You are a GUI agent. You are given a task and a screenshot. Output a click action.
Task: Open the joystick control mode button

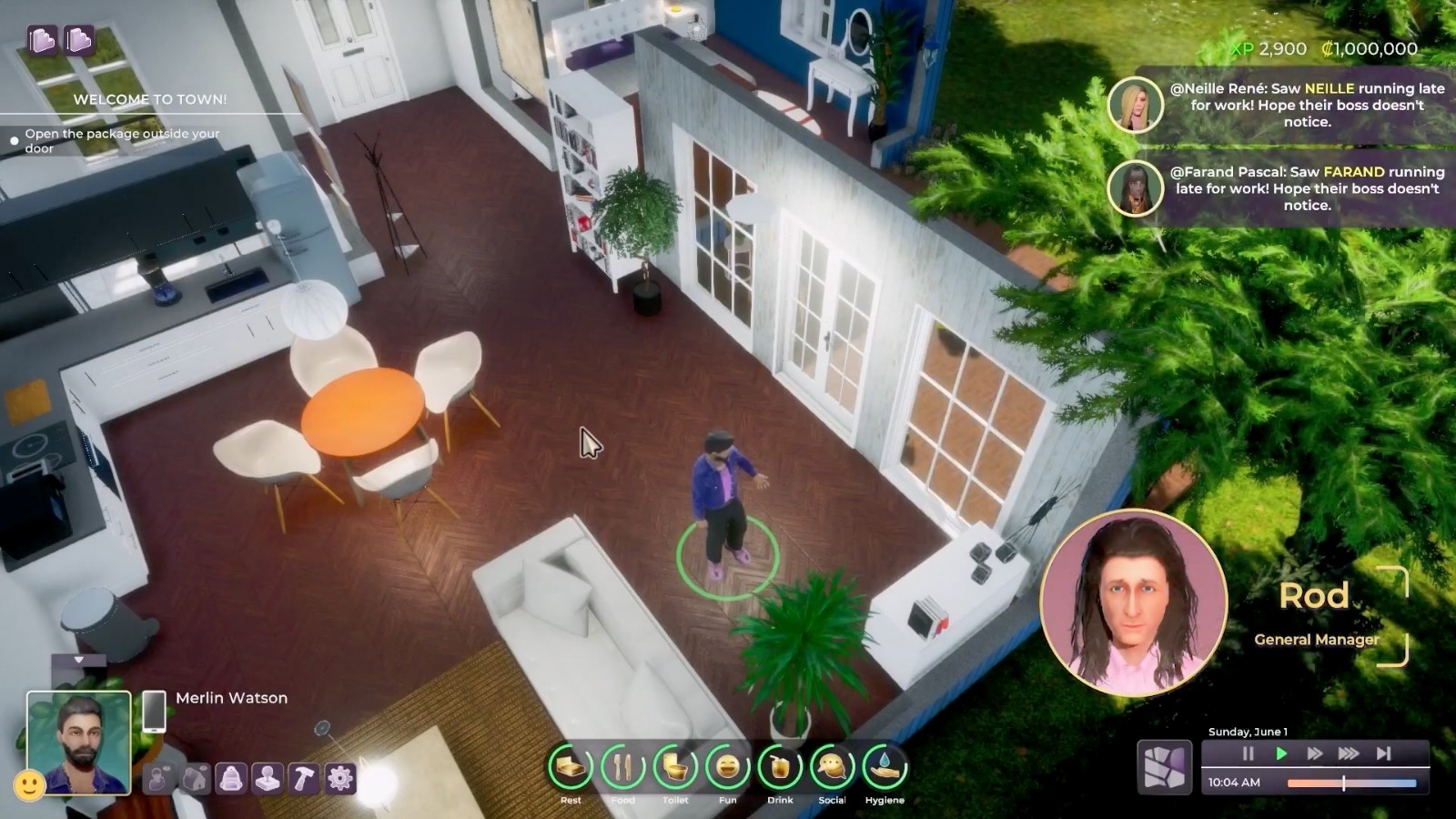[x=268, y=779]
